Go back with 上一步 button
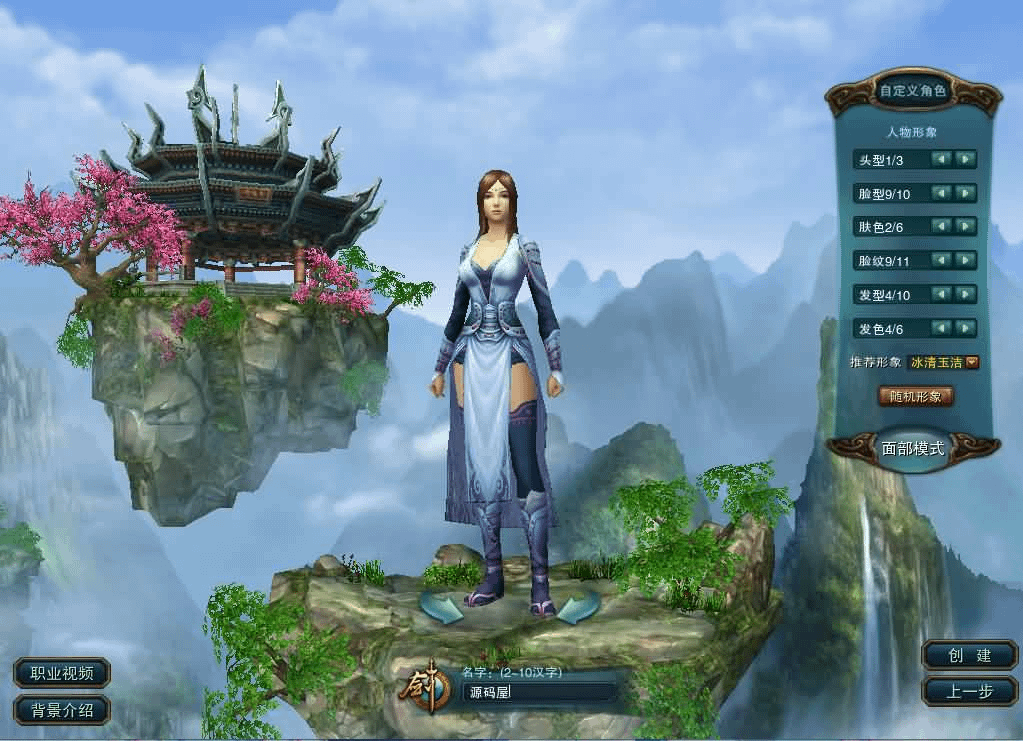This screenshot has width=1023, height=741. [x=969, y=691]
